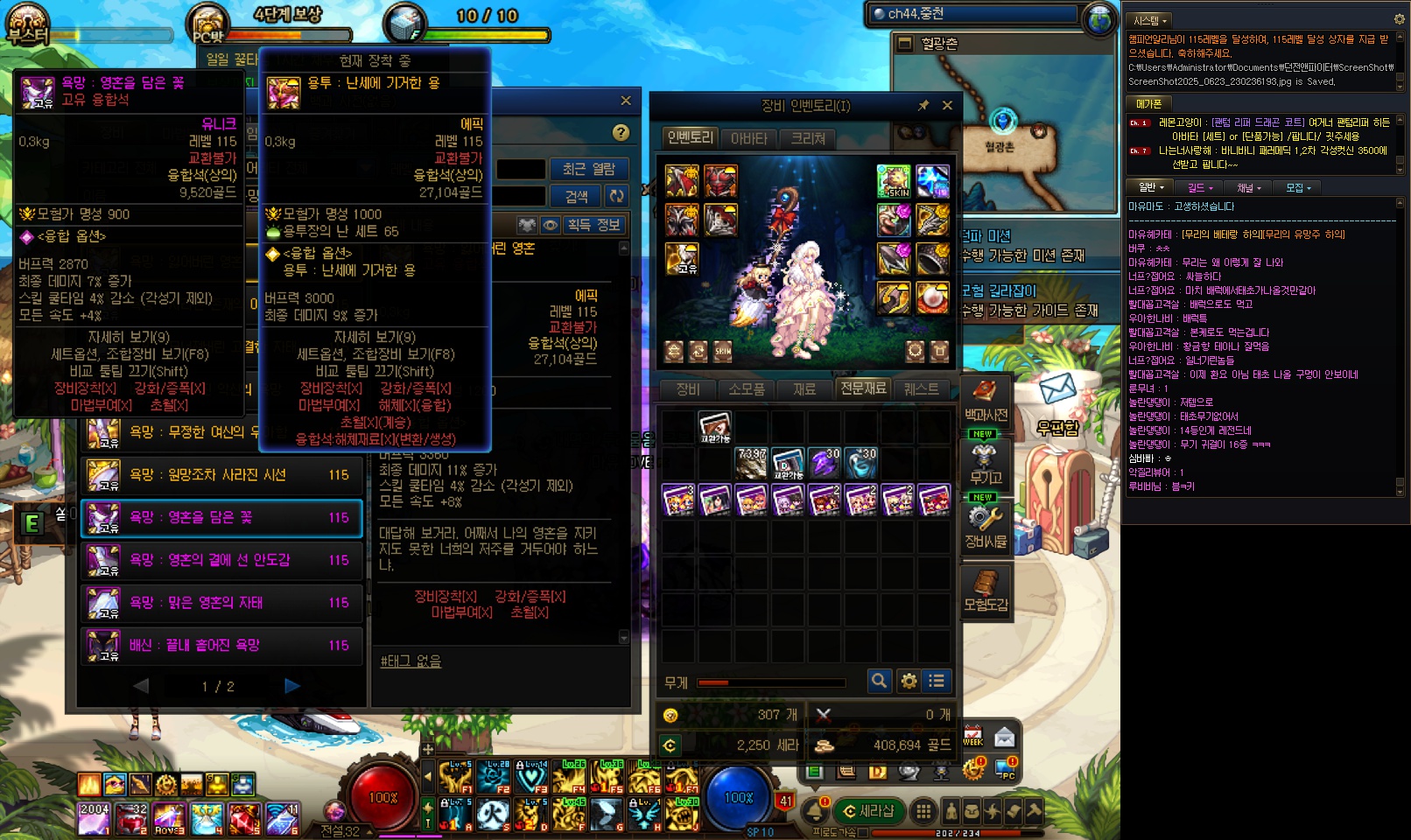
Task: Choose 배신 : 끝내 흩어진 욕망 entry
Action: click(221, 646)
